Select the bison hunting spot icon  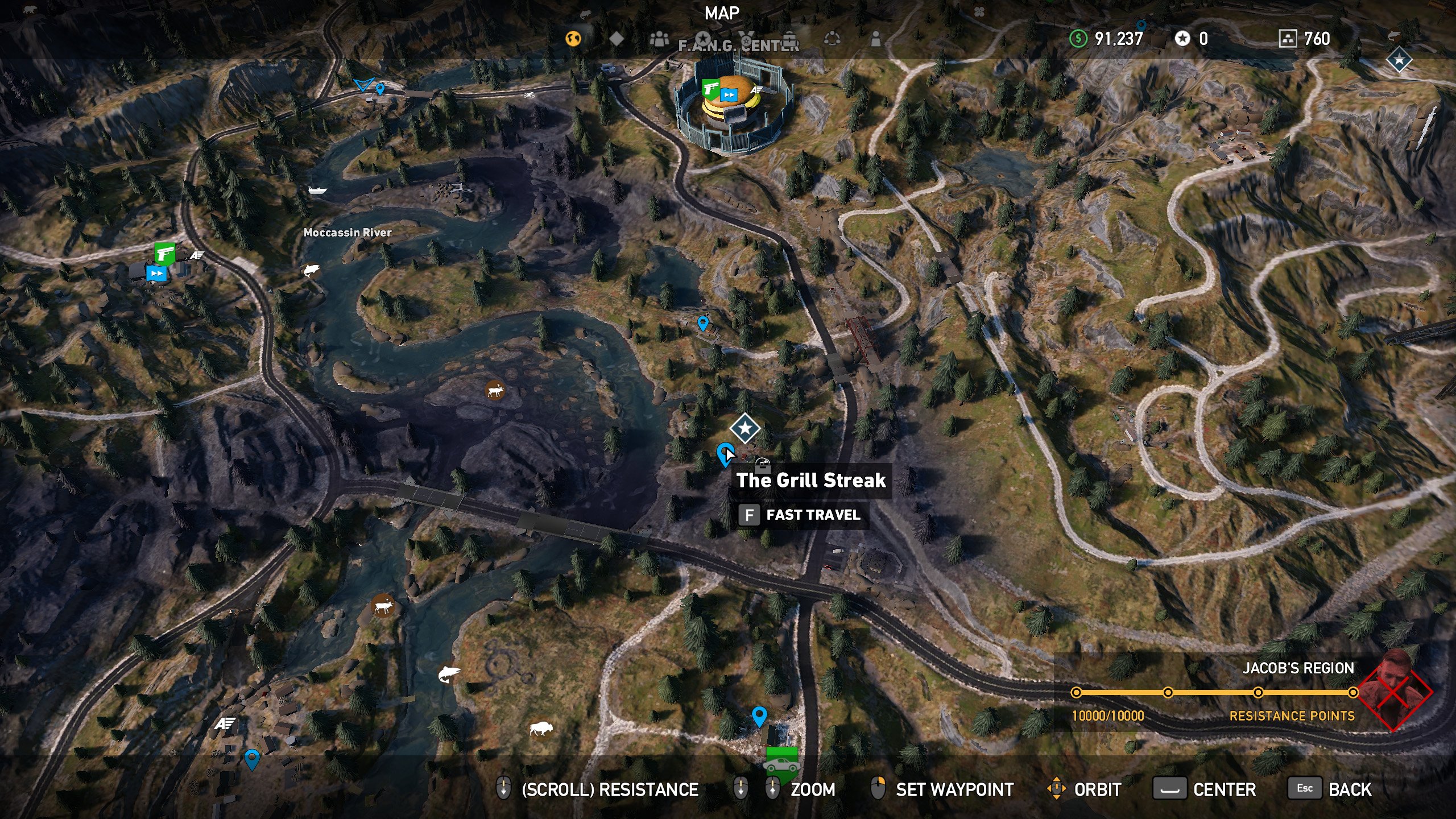tap(540, 728)
